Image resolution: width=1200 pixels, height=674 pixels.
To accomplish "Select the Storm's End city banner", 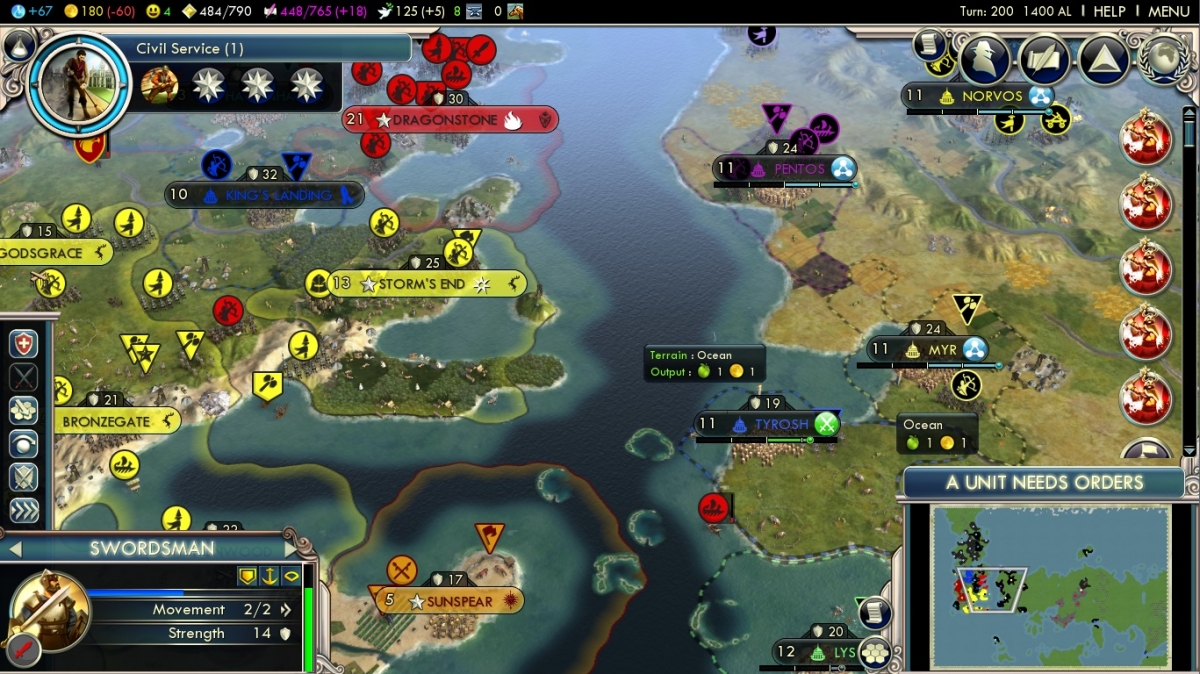I will pyautogui.click(x=423, y=284).
